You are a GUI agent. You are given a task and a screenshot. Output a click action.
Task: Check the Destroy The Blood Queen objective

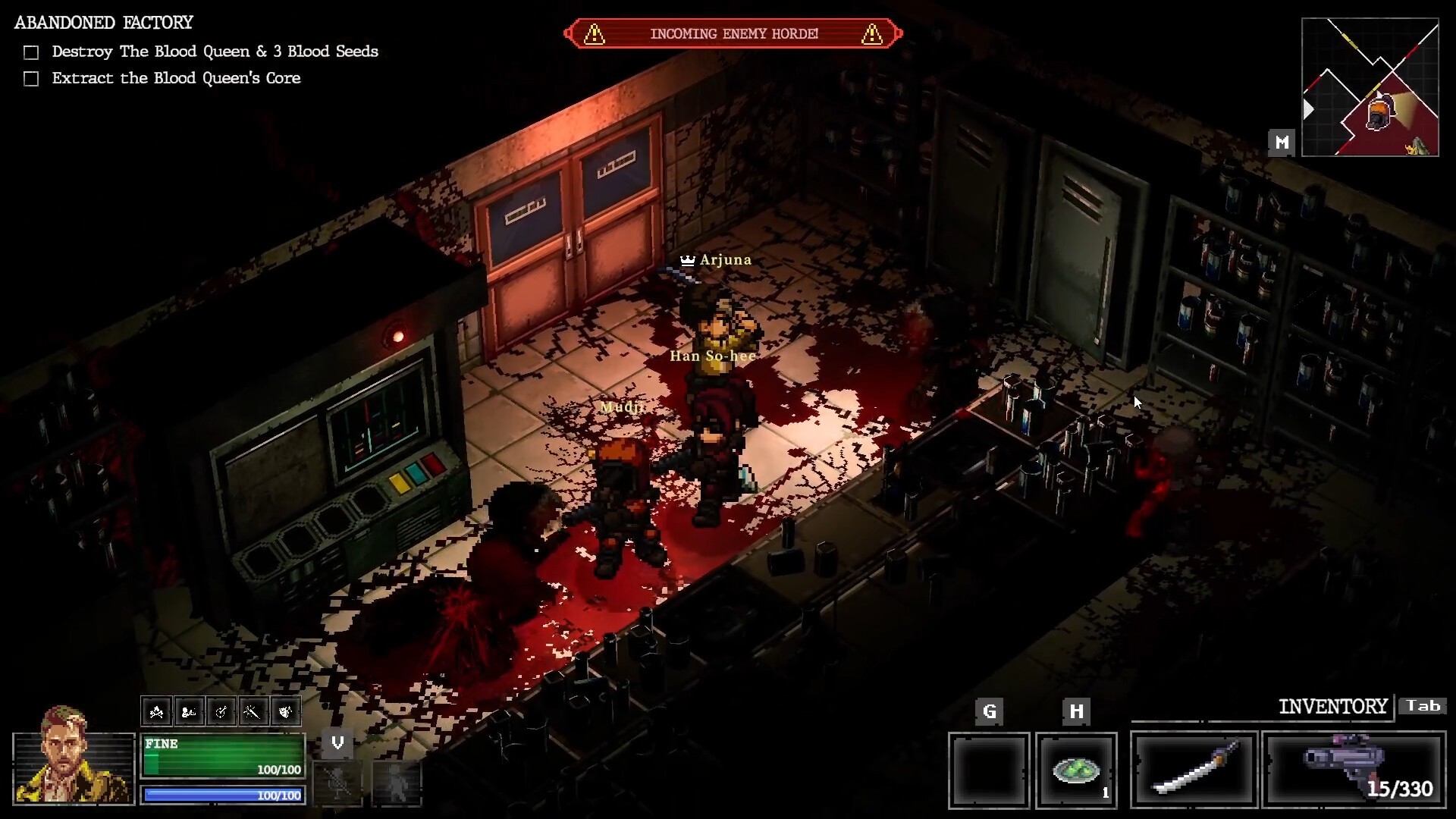[31, 52]
